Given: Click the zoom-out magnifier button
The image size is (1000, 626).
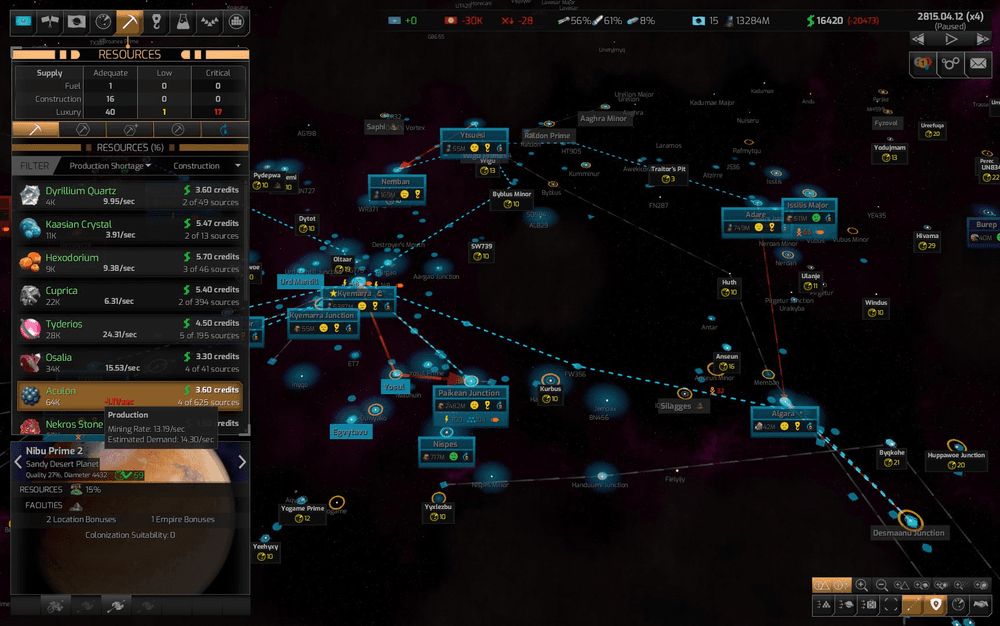Looking at the screenshot, I should tap(882, 585).
